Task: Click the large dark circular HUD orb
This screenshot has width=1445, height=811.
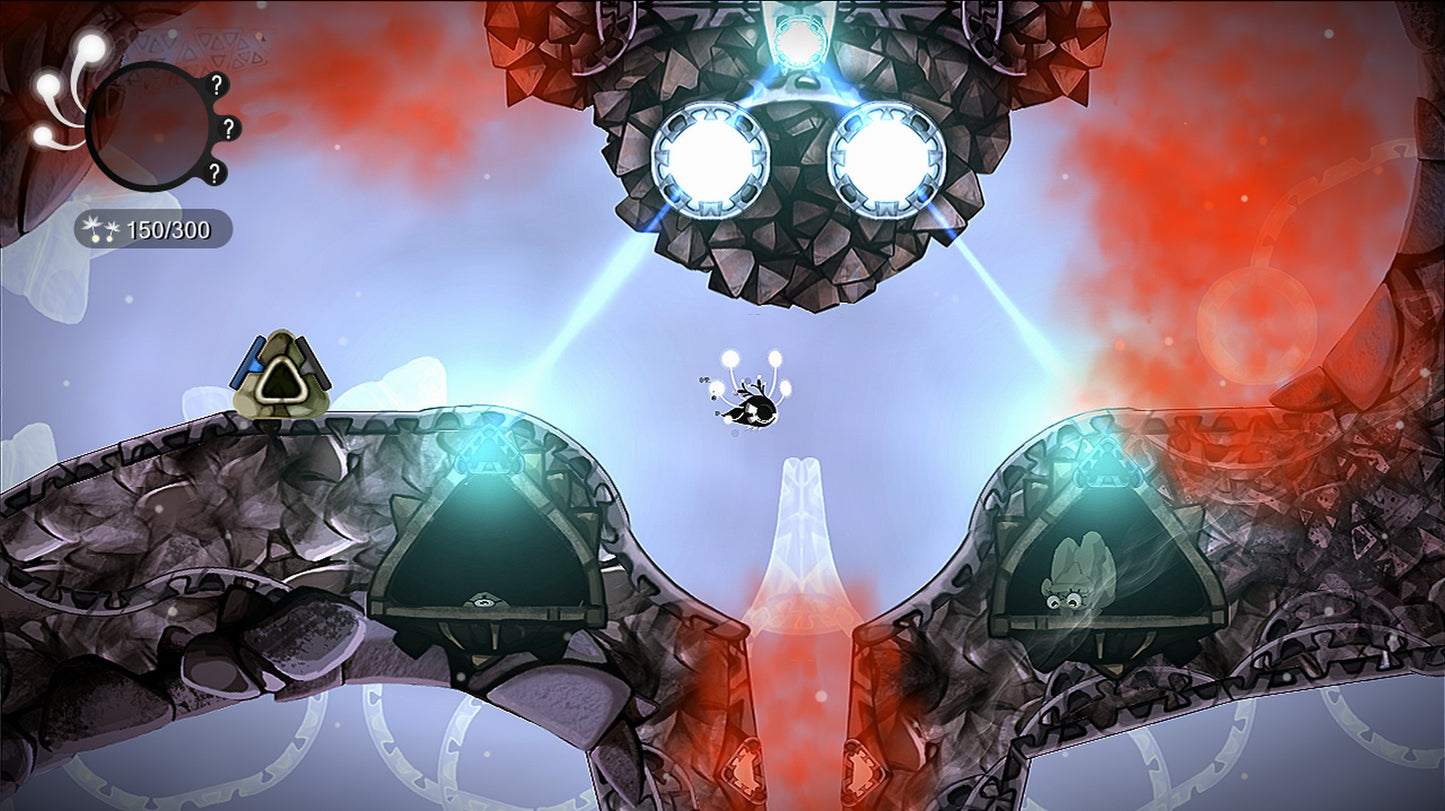Action: coord(148,126)
